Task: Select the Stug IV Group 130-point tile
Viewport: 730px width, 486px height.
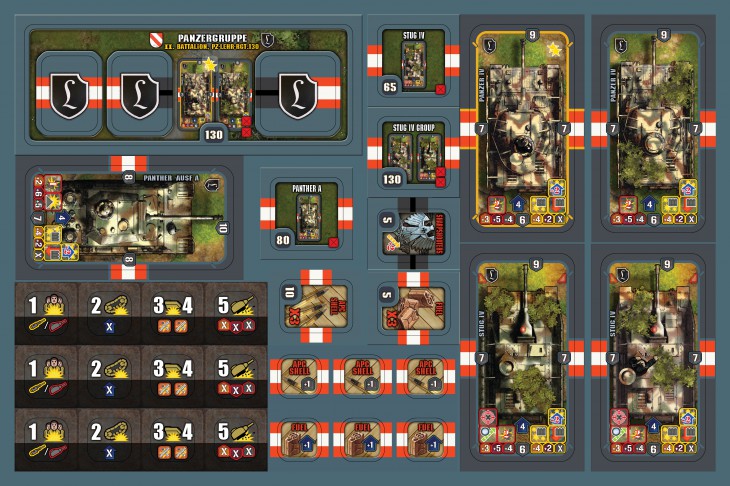Action: tap(413, 151)
